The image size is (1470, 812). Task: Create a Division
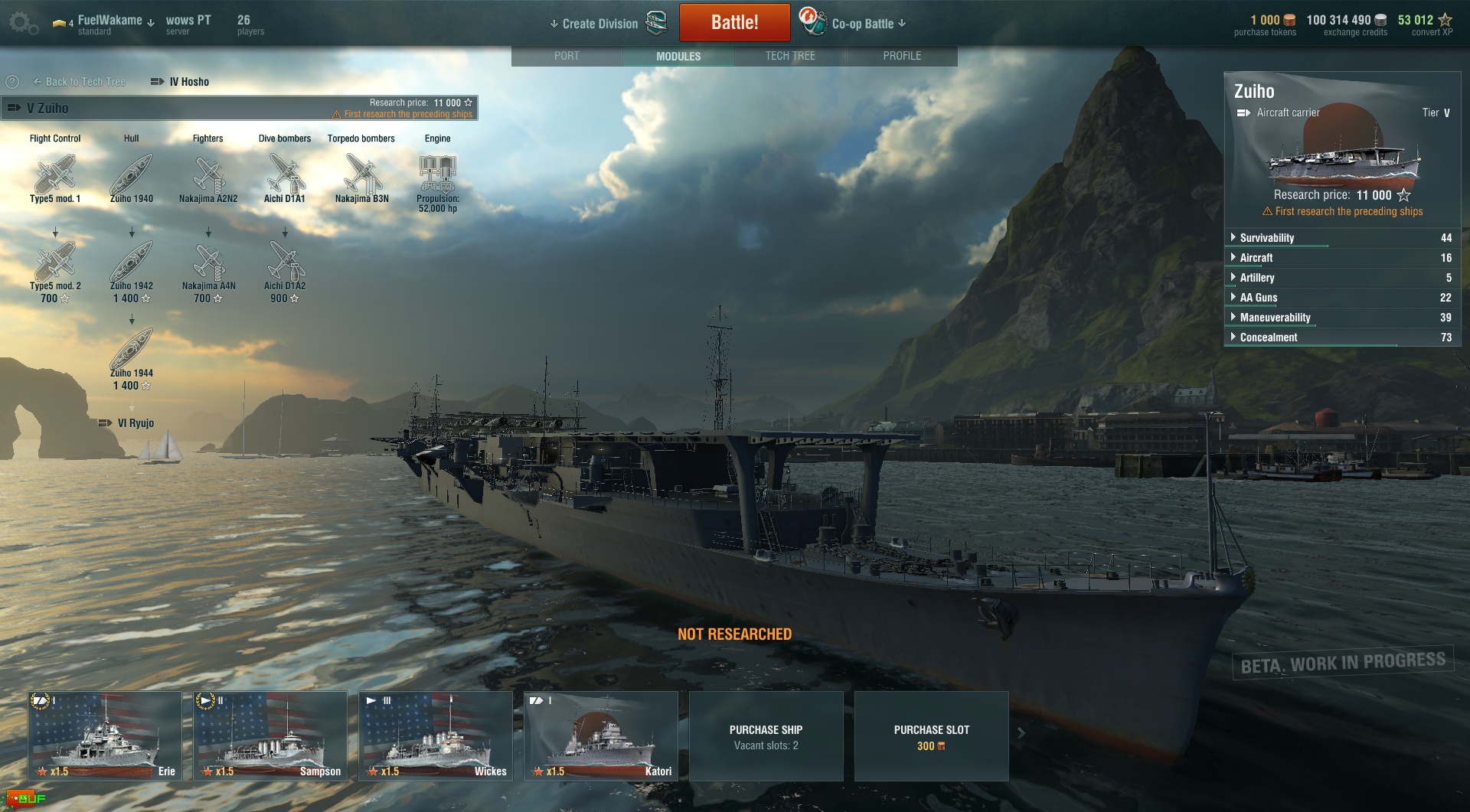click(x=599, y=24)
